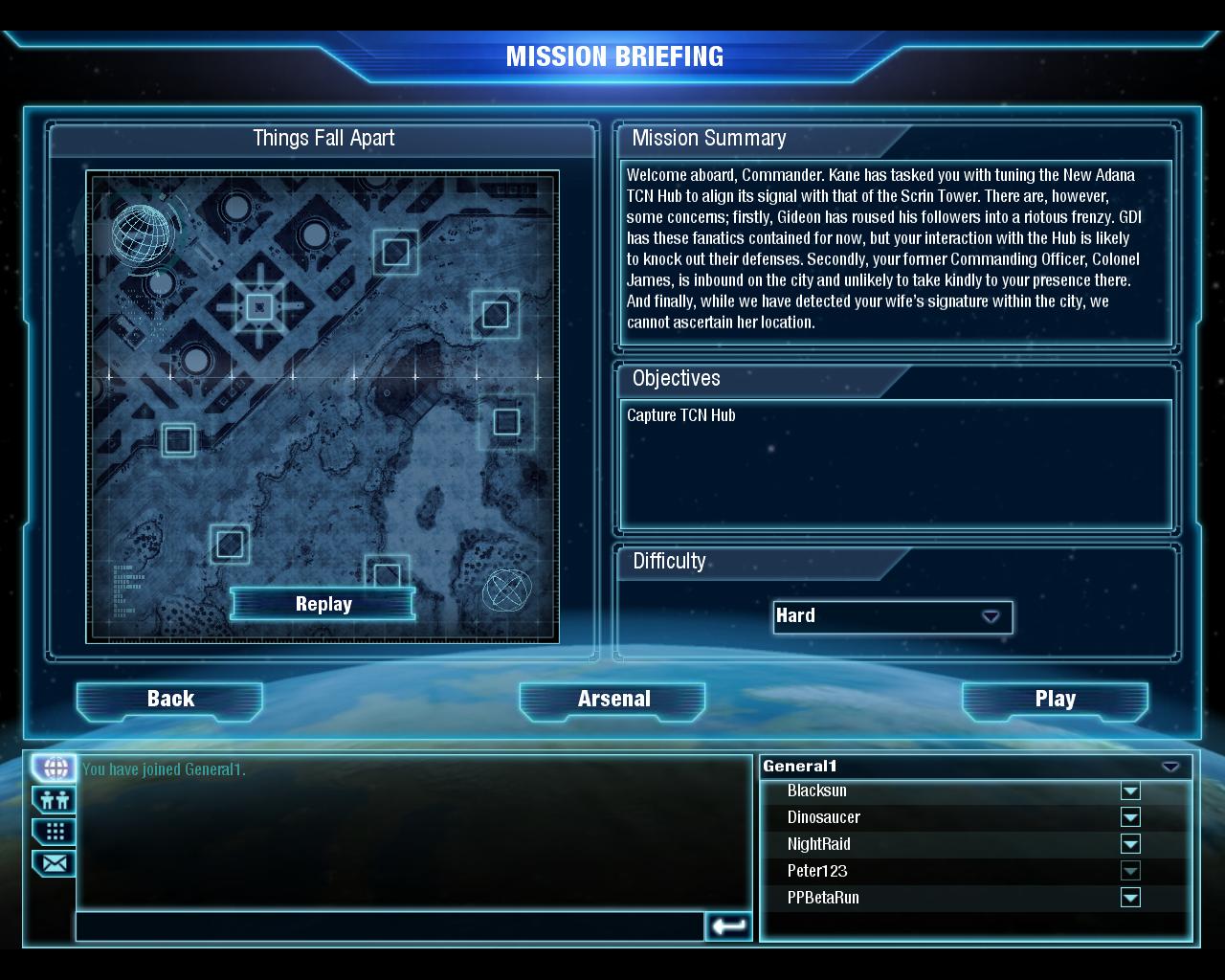1225x980 pixels.
Task: Open the Hard difficulty dropdown
Action: point(892,616)
